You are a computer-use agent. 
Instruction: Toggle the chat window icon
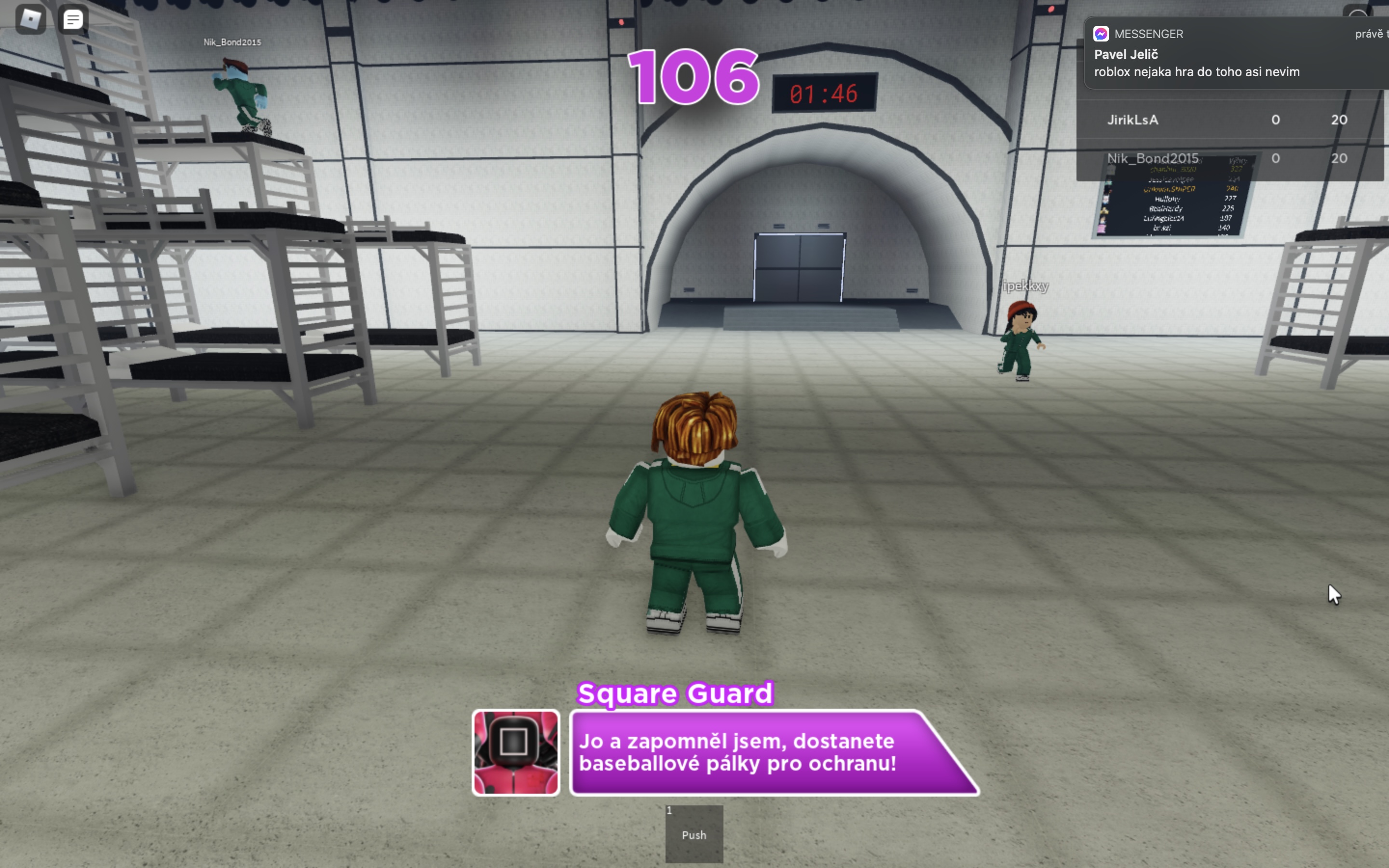pyautogui.click(x=73, y=19)
